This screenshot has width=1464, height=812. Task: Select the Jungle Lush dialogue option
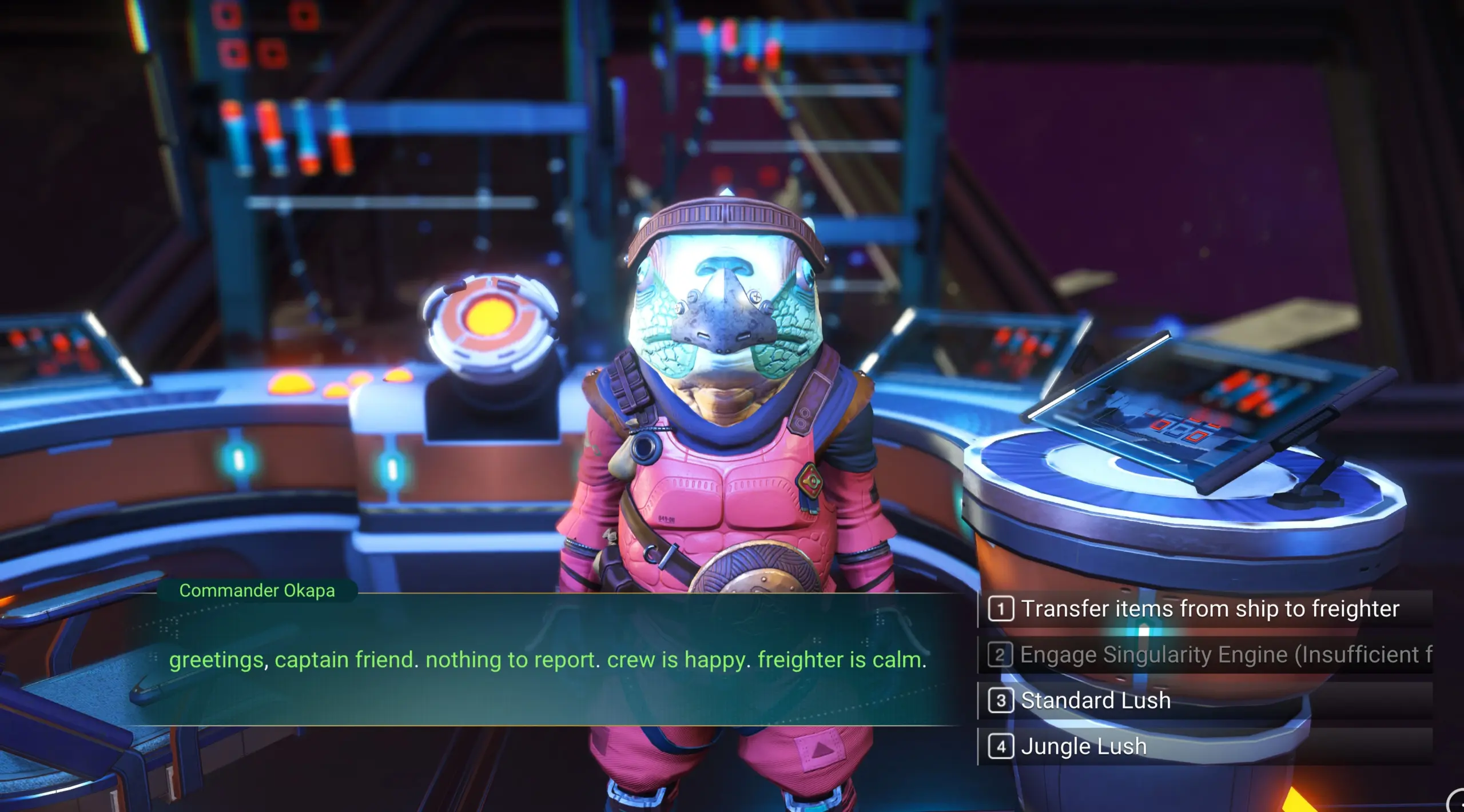(x=1083, y=746)
